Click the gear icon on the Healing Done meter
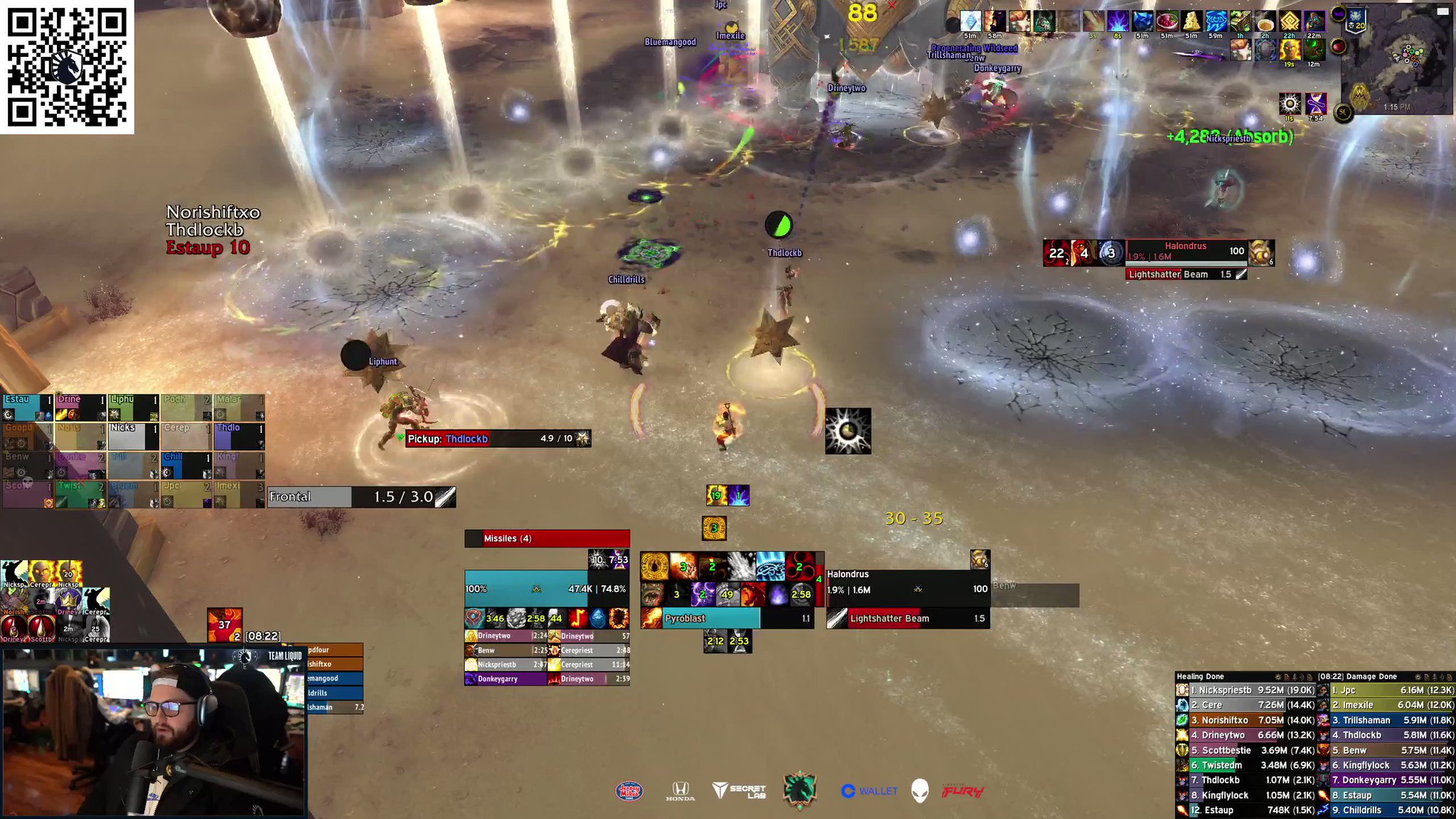Viewport: 1456px width, 819px height. (x=1278, y=677)
